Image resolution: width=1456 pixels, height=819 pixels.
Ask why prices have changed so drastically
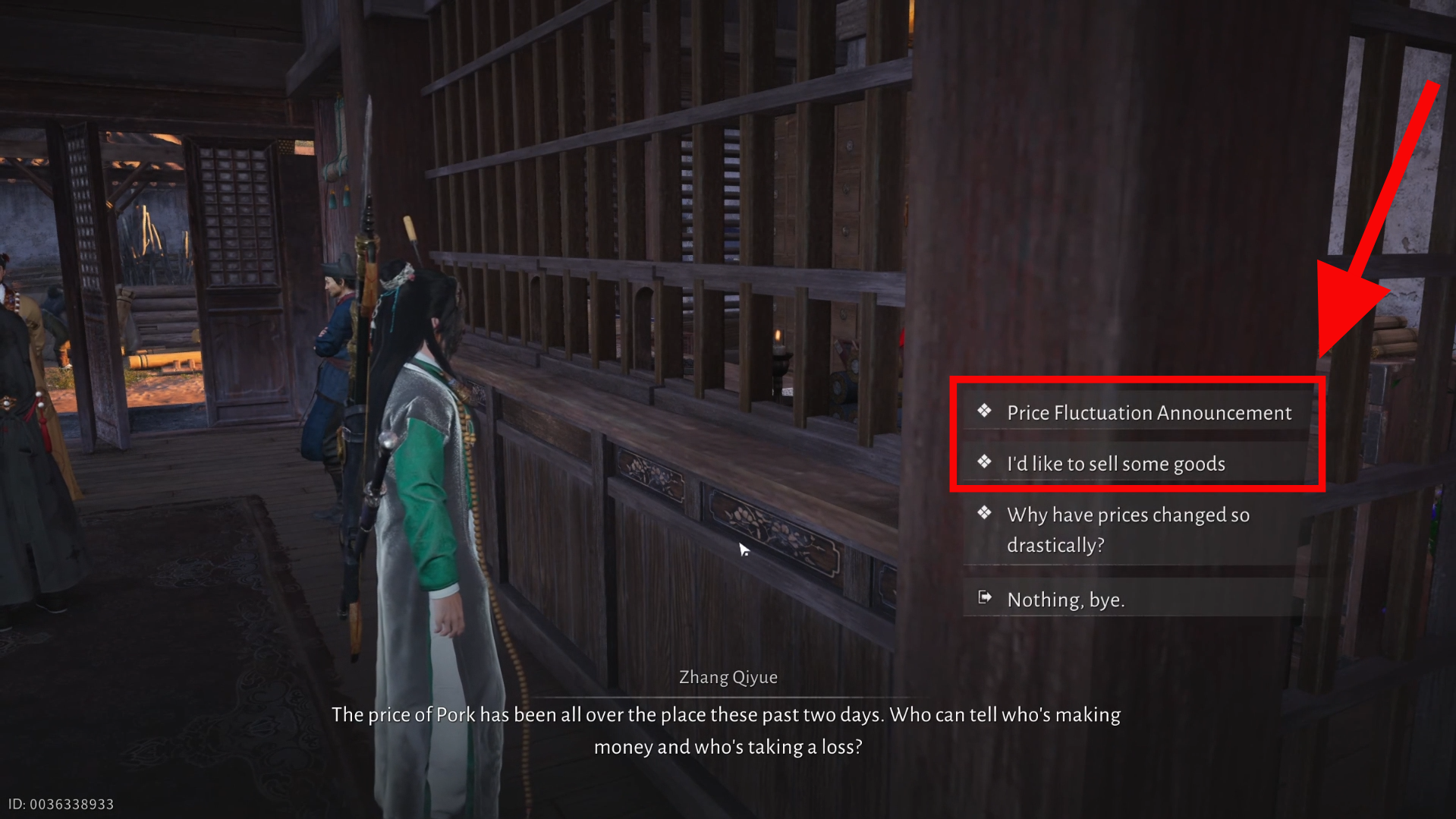click(1127, 530)
